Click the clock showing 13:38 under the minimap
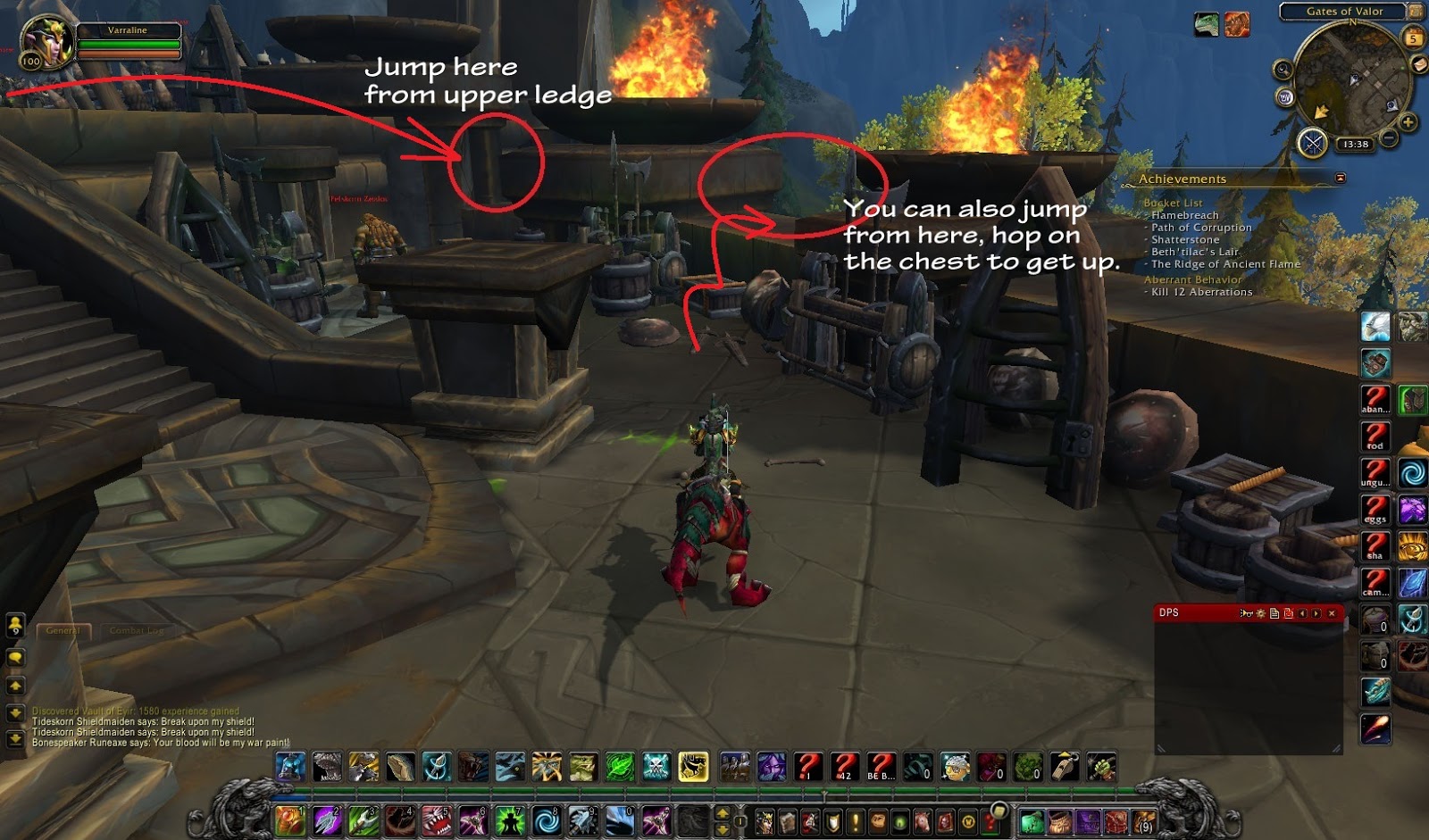 (x=1356, y=143)
